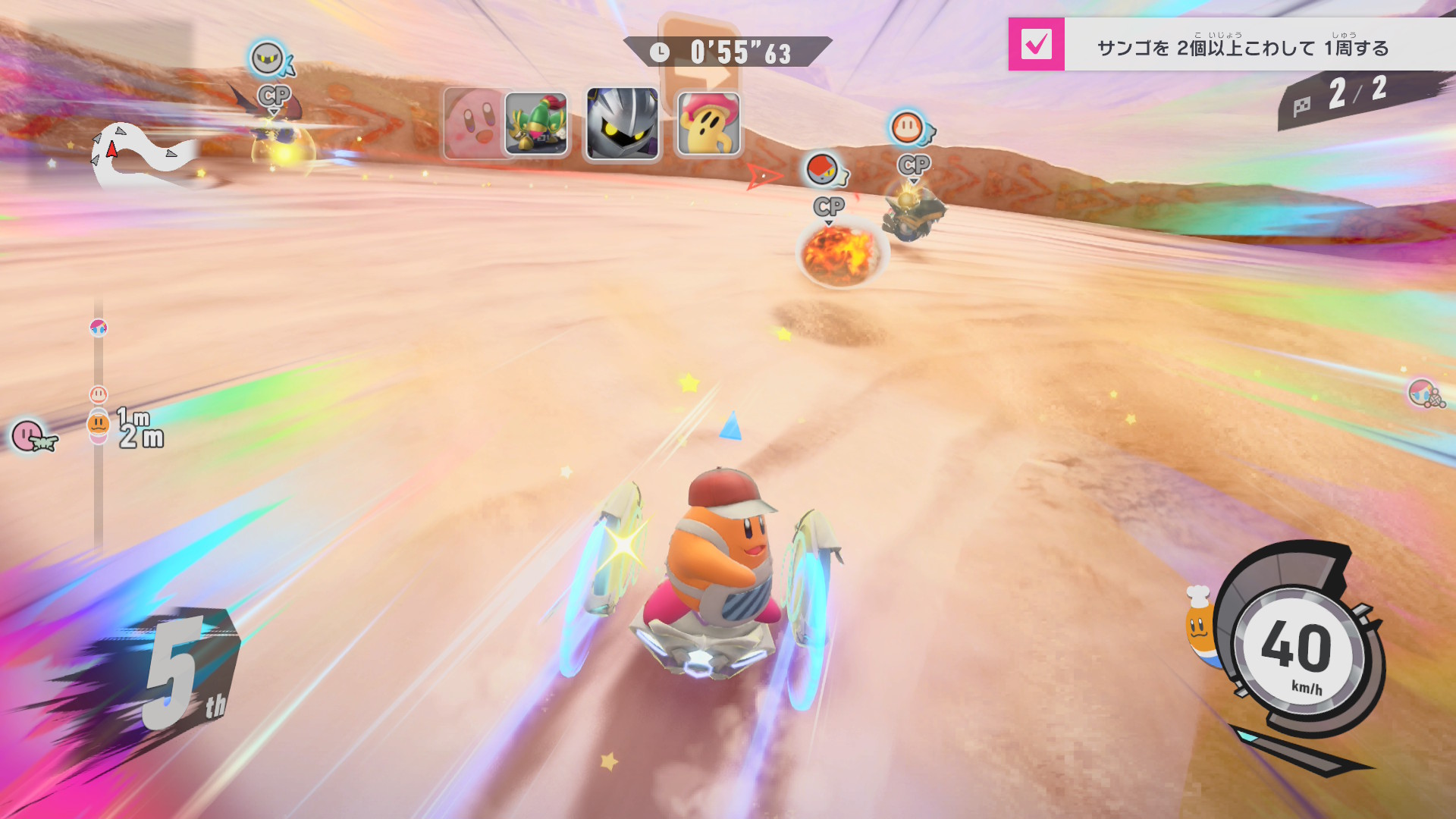Click the Meta Knight CP marker icon
Viewport: 1456px width, 819px height.
[268, 59]
